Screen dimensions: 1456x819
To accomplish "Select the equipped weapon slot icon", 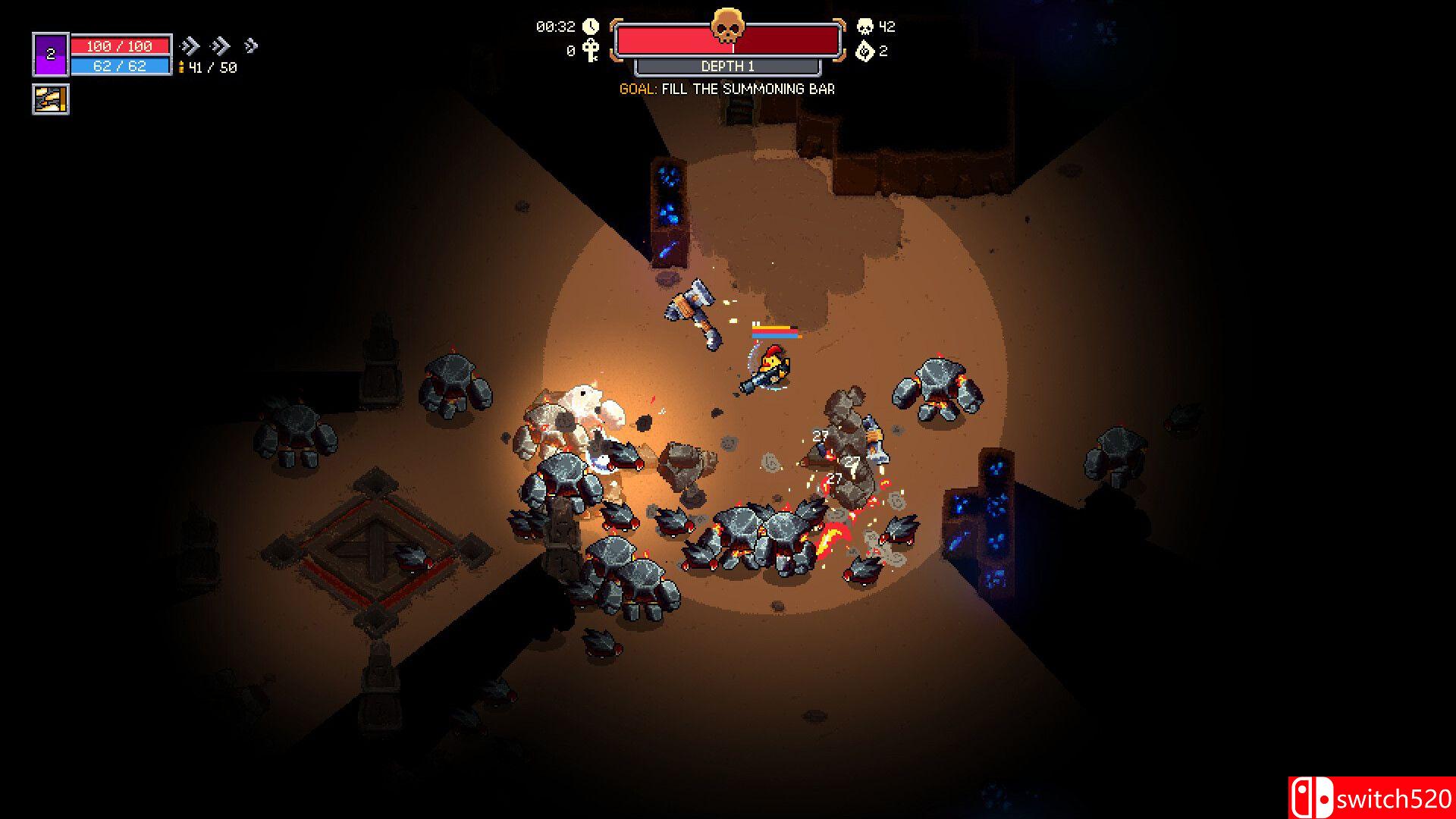I will tap(51, 99).
